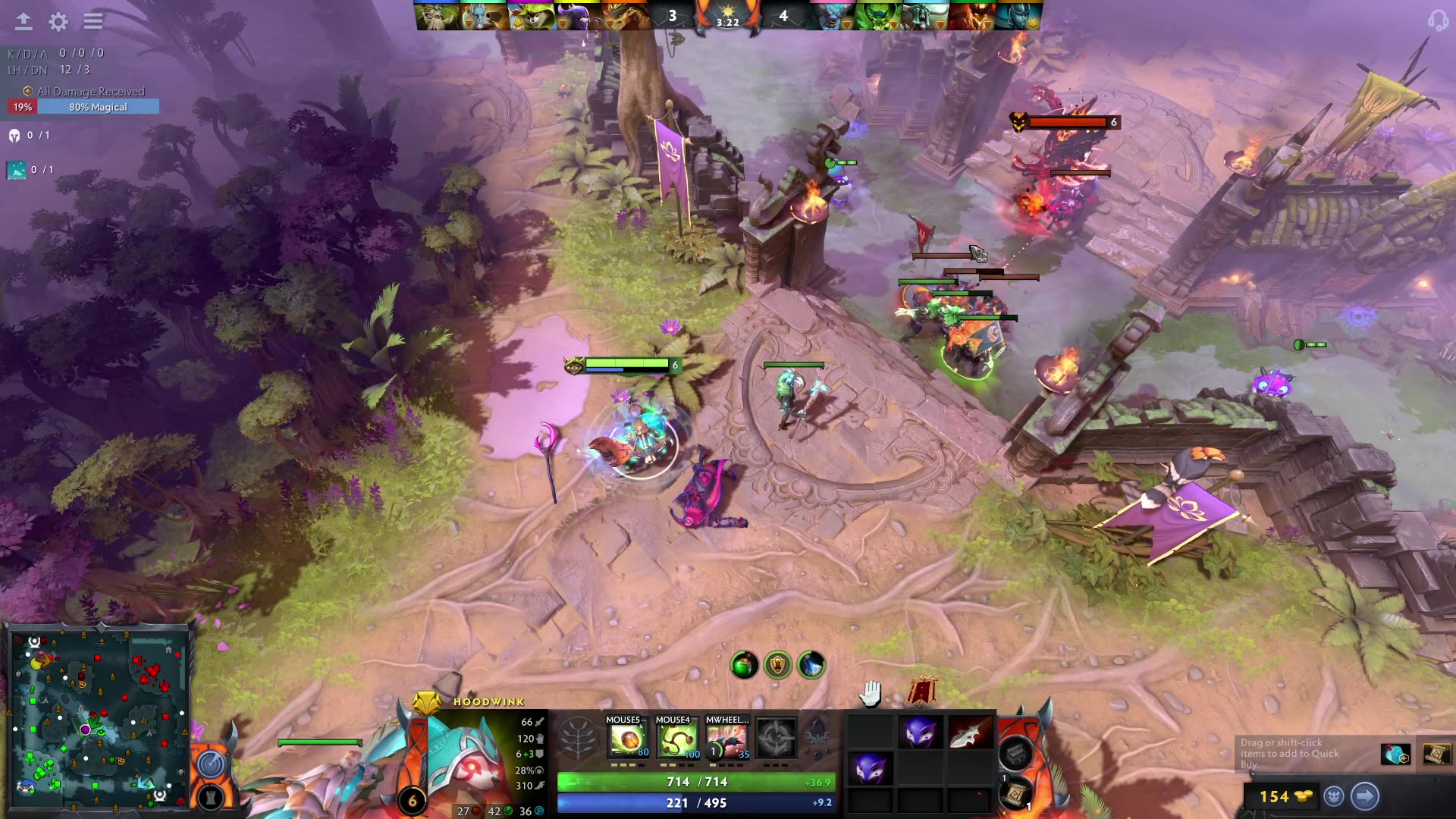
Task: Open the shop via the gold counter
Action: (1282, 796)
